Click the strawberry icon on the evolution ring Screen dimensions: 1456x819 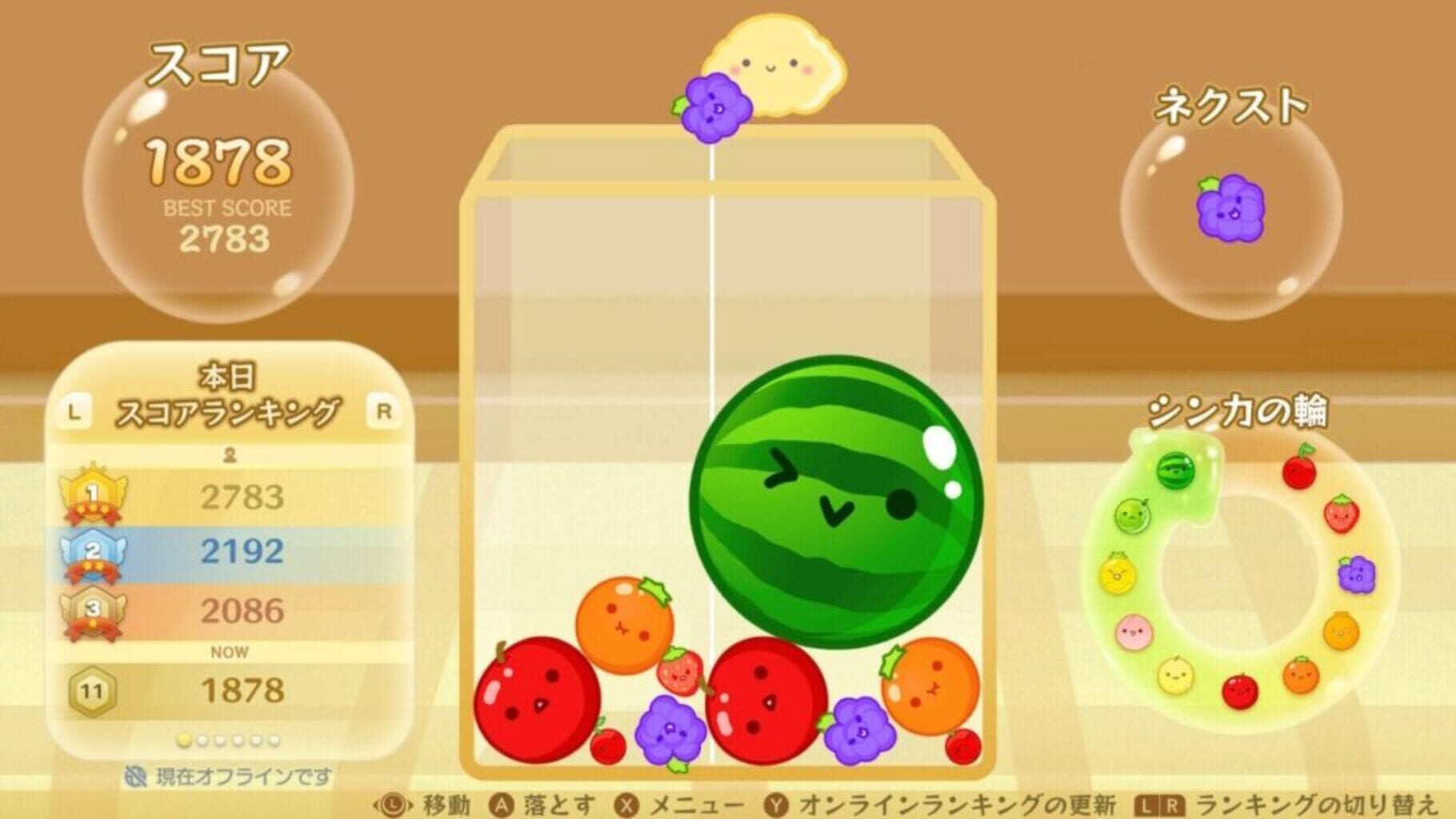[x=1342, y=515]
